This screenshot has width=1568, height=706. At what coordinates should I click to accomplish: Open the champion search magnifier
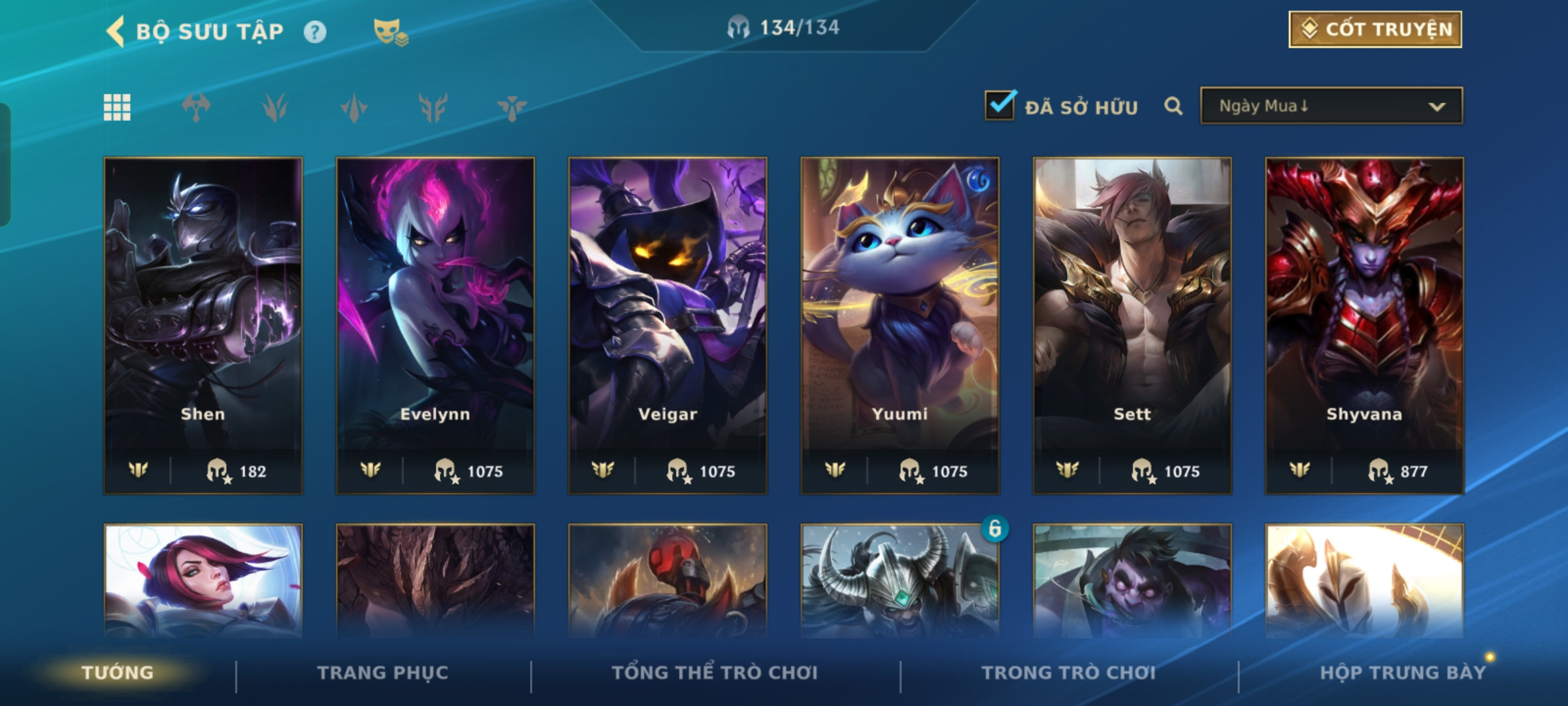pyautogui.click(x=1173, y=106)
